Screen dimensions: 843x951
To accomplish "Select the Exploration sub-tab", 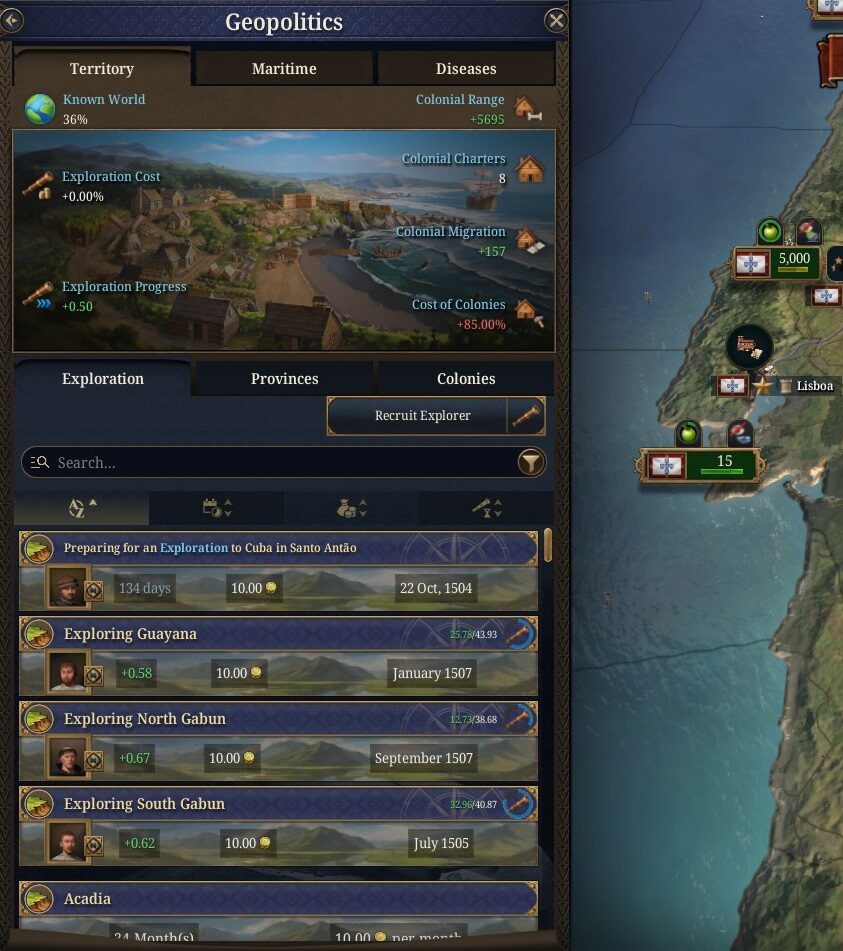I will 103,379.
